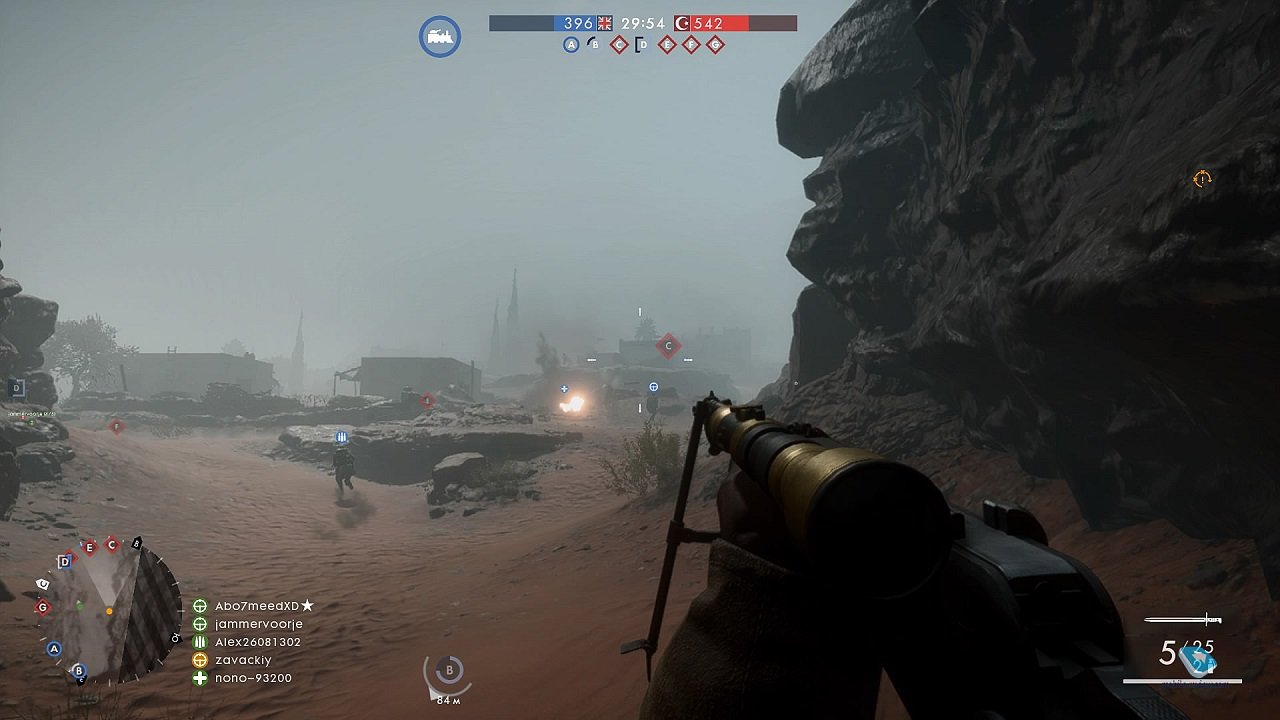Open objective D bracket indicator at top
The height and width of the screenshot is (720, 1280).
[x=642, y=44]
